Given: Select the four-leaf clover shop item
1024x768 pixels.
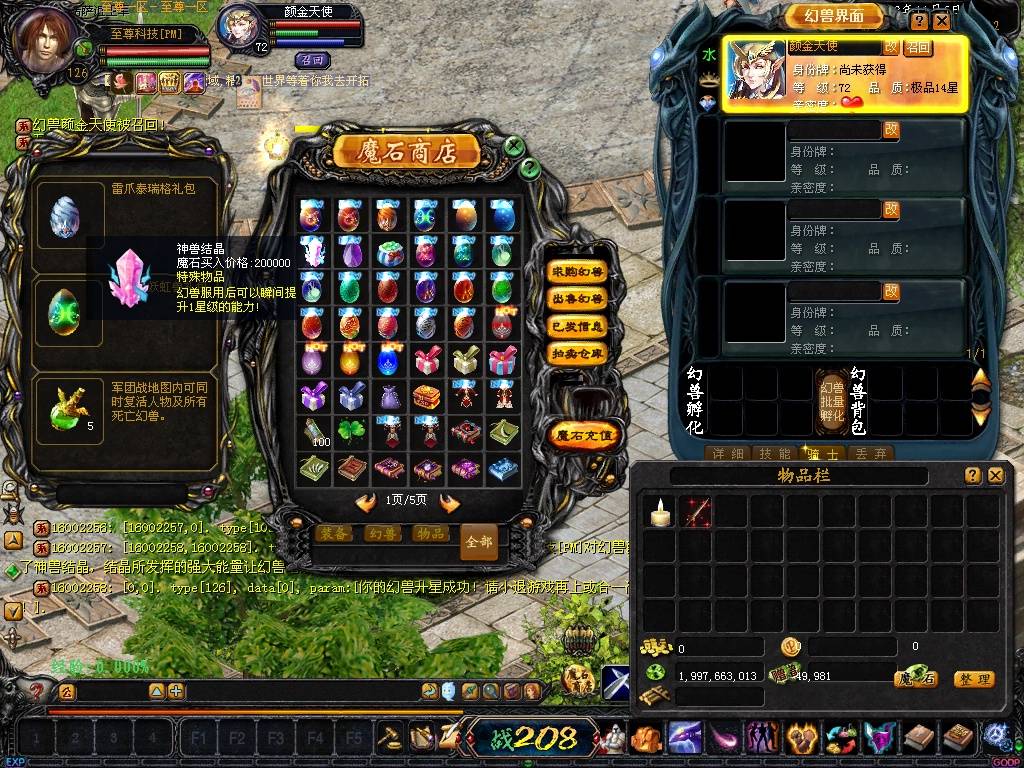Looking at the screenshot, I should (x=349, y=431).
